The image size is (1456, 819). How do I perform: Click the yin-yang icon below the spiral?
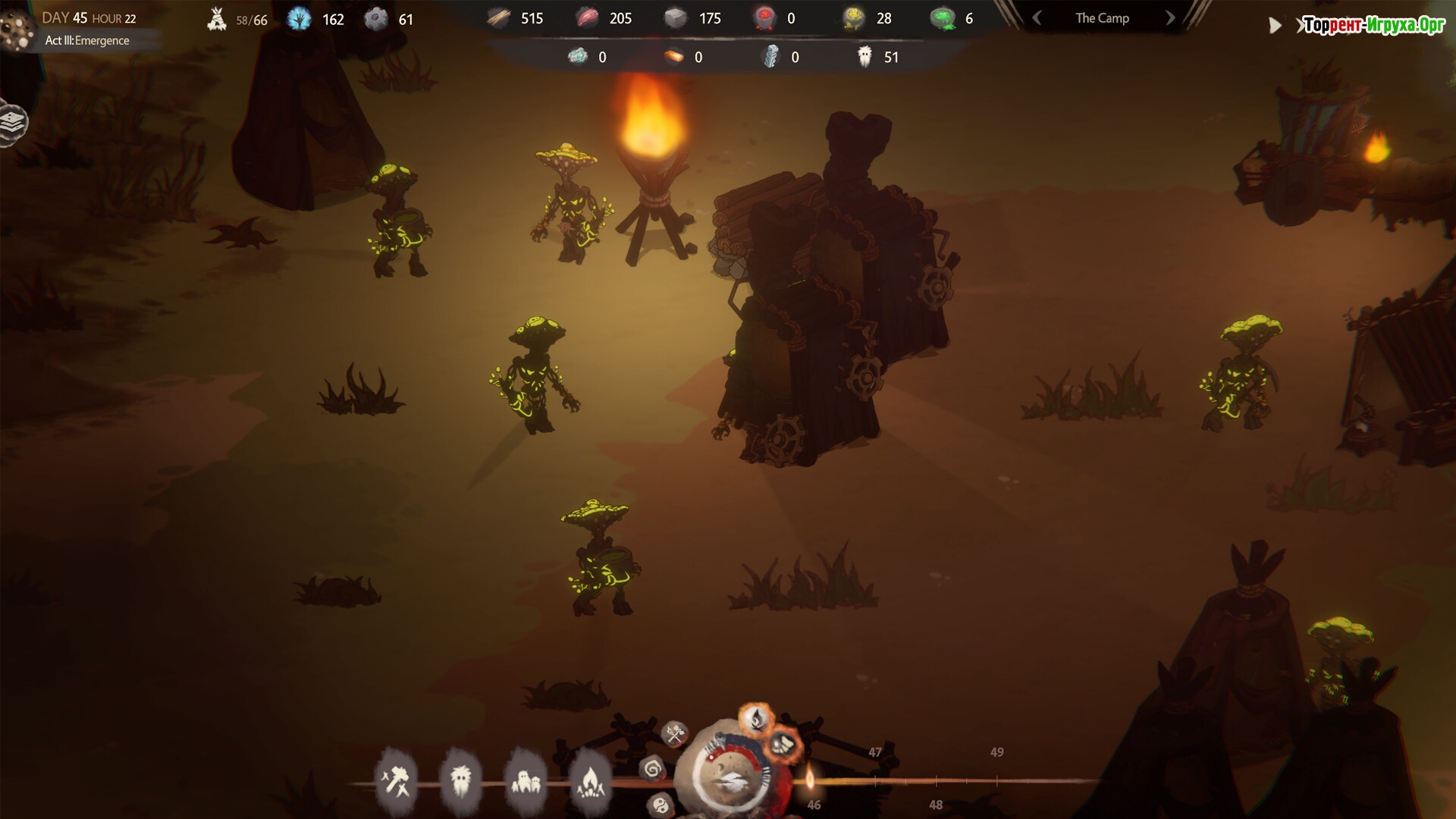click(x=661, y=805)
